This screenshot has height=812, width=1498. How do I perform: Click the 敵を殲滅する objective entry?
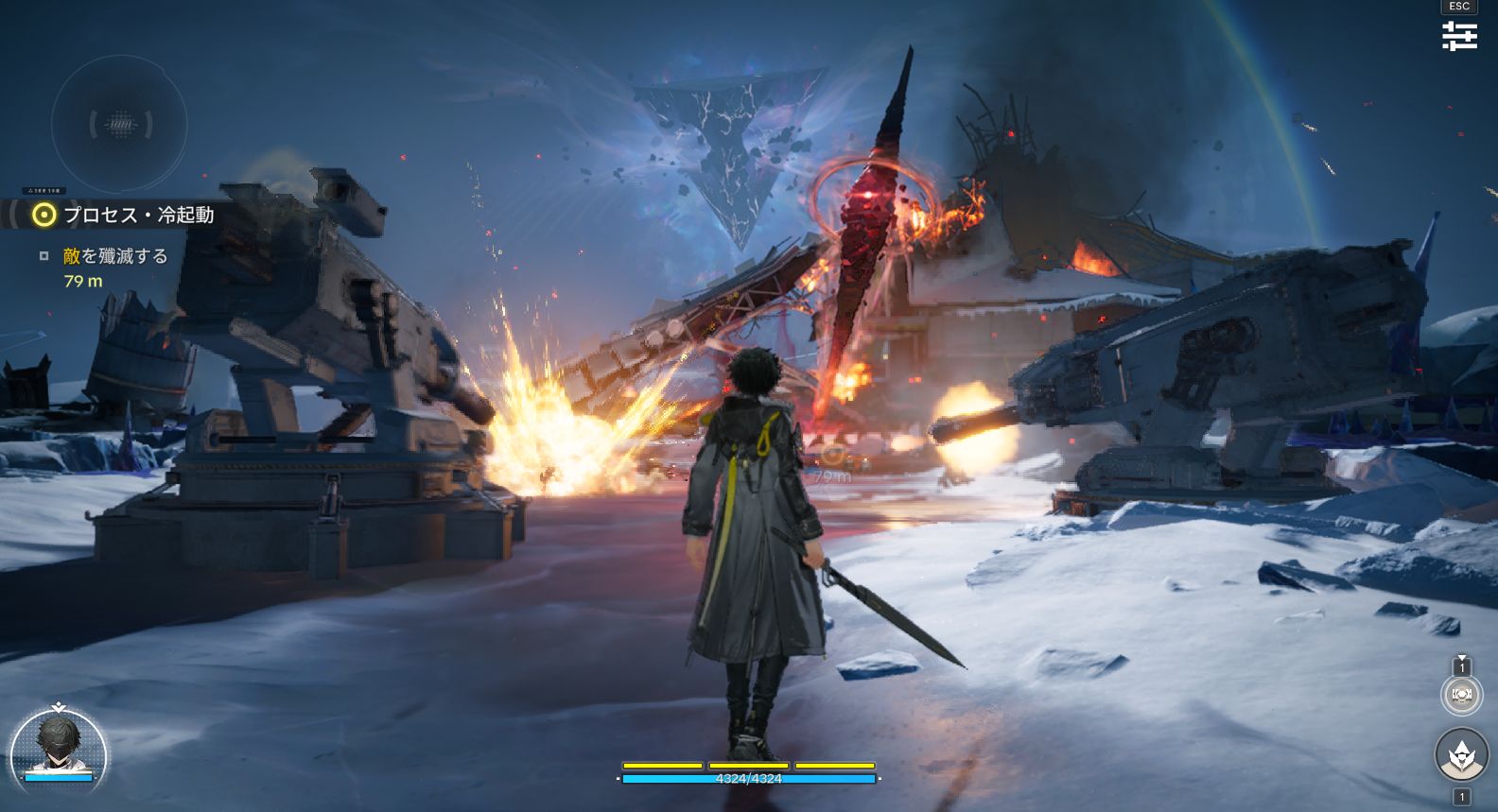point(114,256)
